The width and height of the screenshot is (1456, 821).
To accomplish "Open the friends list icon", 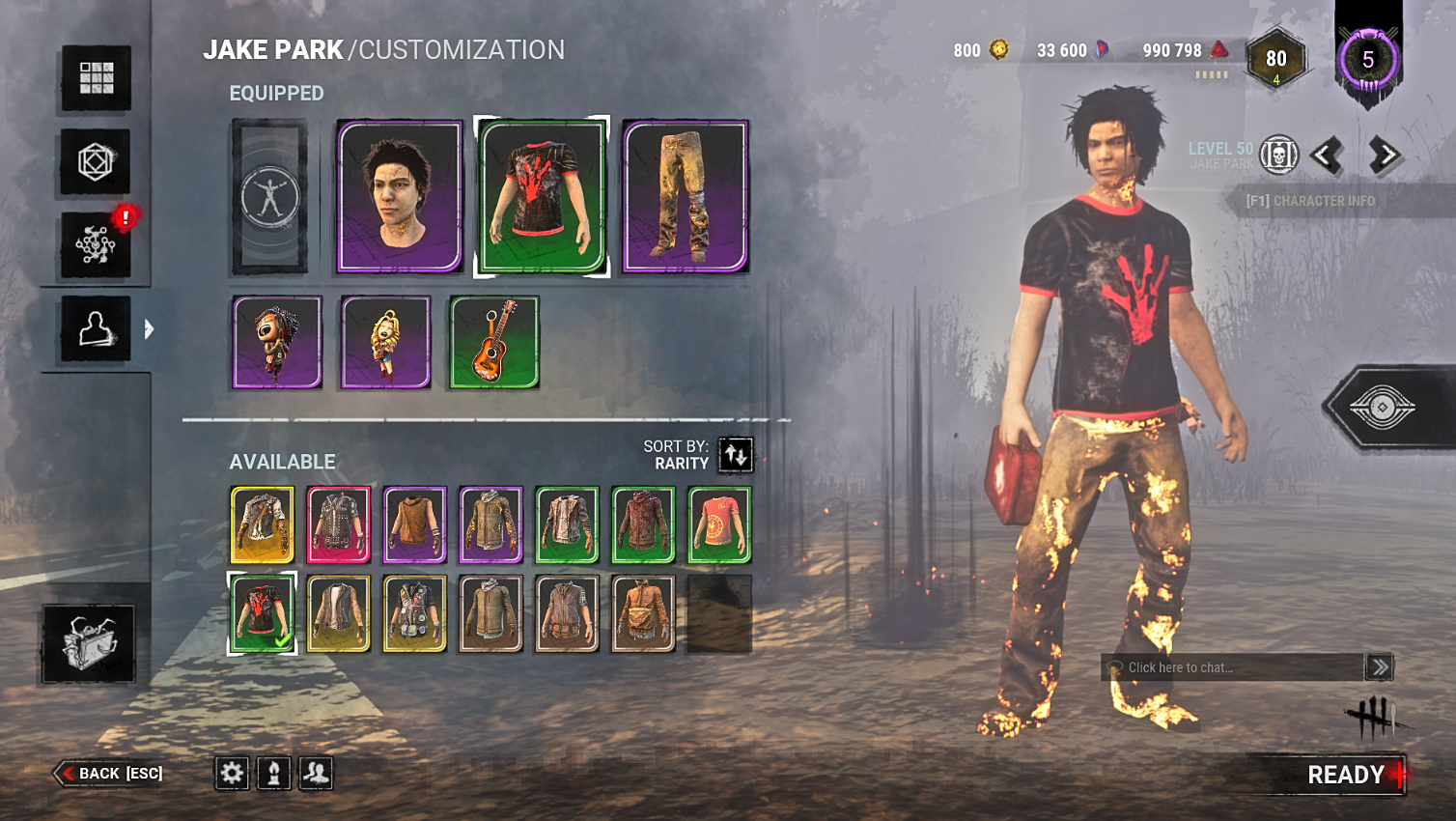I will (315, 773).
